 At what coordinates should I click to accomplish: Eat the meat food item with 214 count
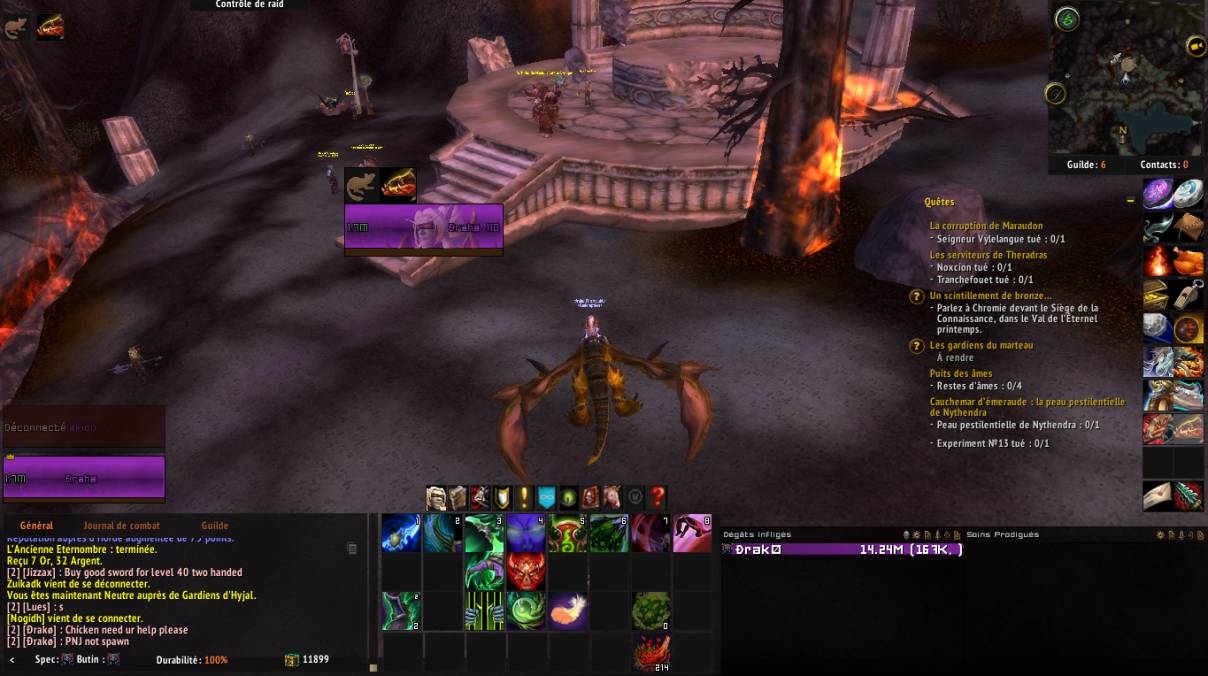click(x=651, y=650)
